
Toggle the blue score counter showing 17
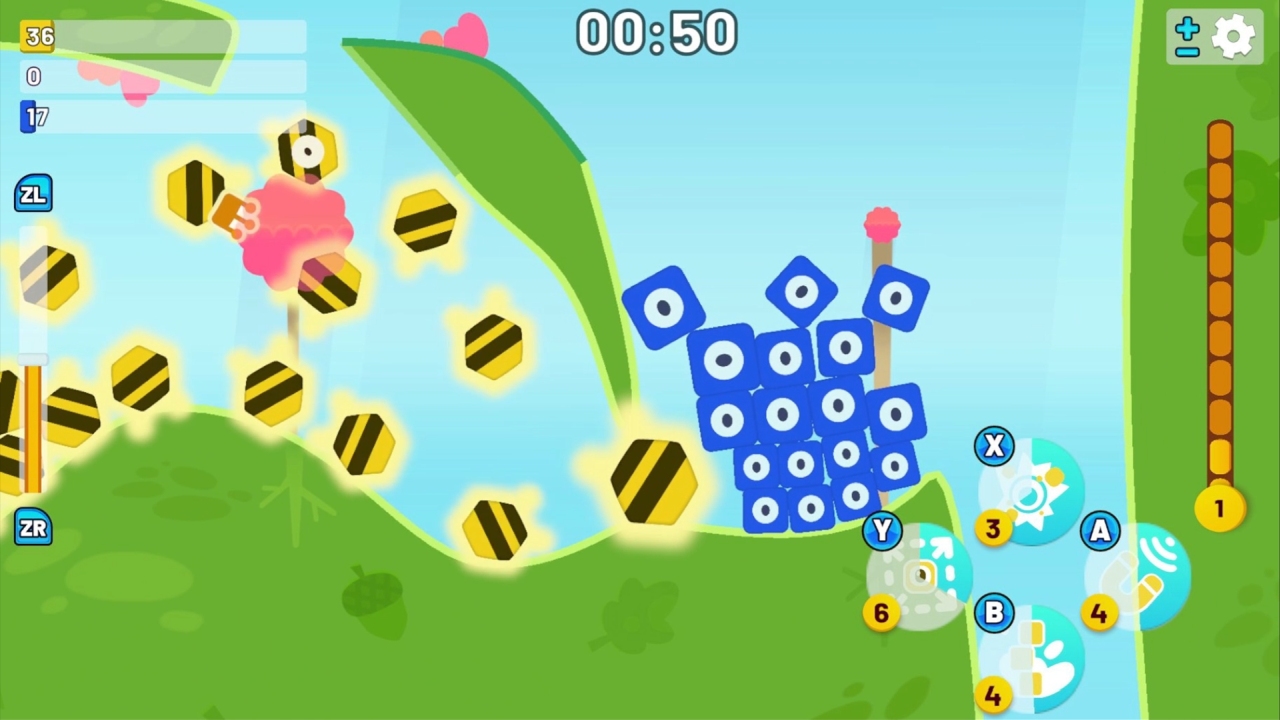click(34, 117)
